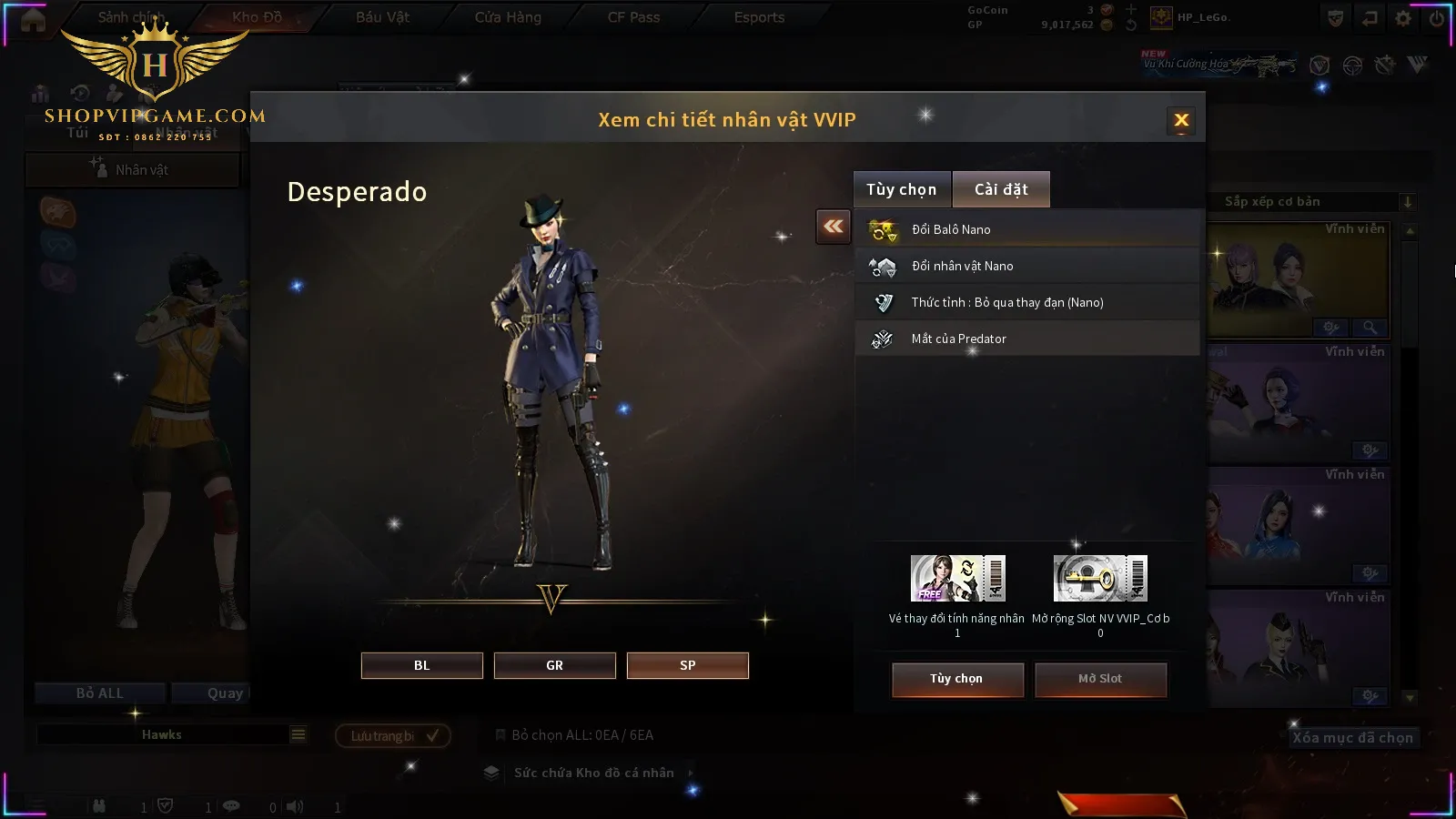Close the VVIP character detail dialog
Viewport: 1456px width, 819px height.
tap(1181, 120)
